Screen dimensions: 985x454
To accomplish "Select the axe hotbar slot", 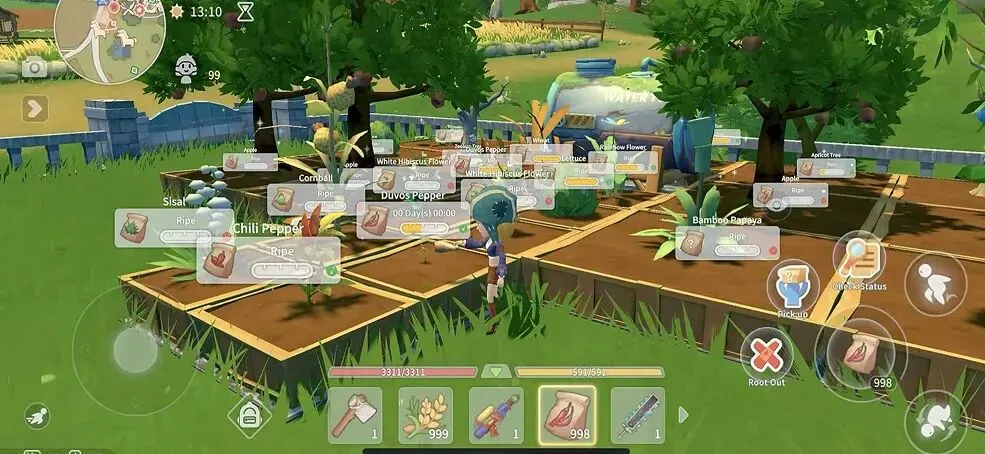I will click(x=354, y=415).
